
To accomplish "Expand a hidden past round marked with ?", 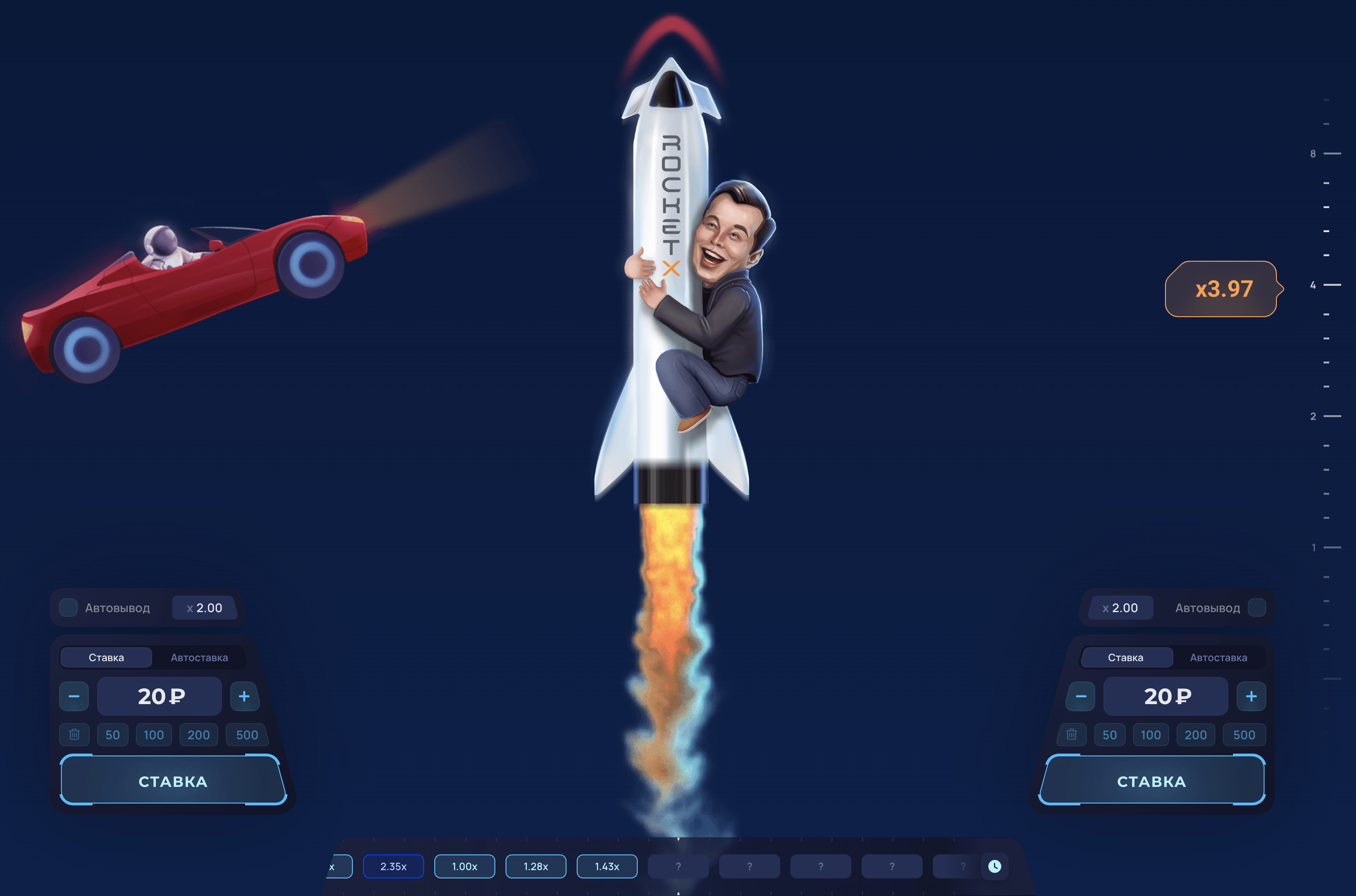I will 678,866.
